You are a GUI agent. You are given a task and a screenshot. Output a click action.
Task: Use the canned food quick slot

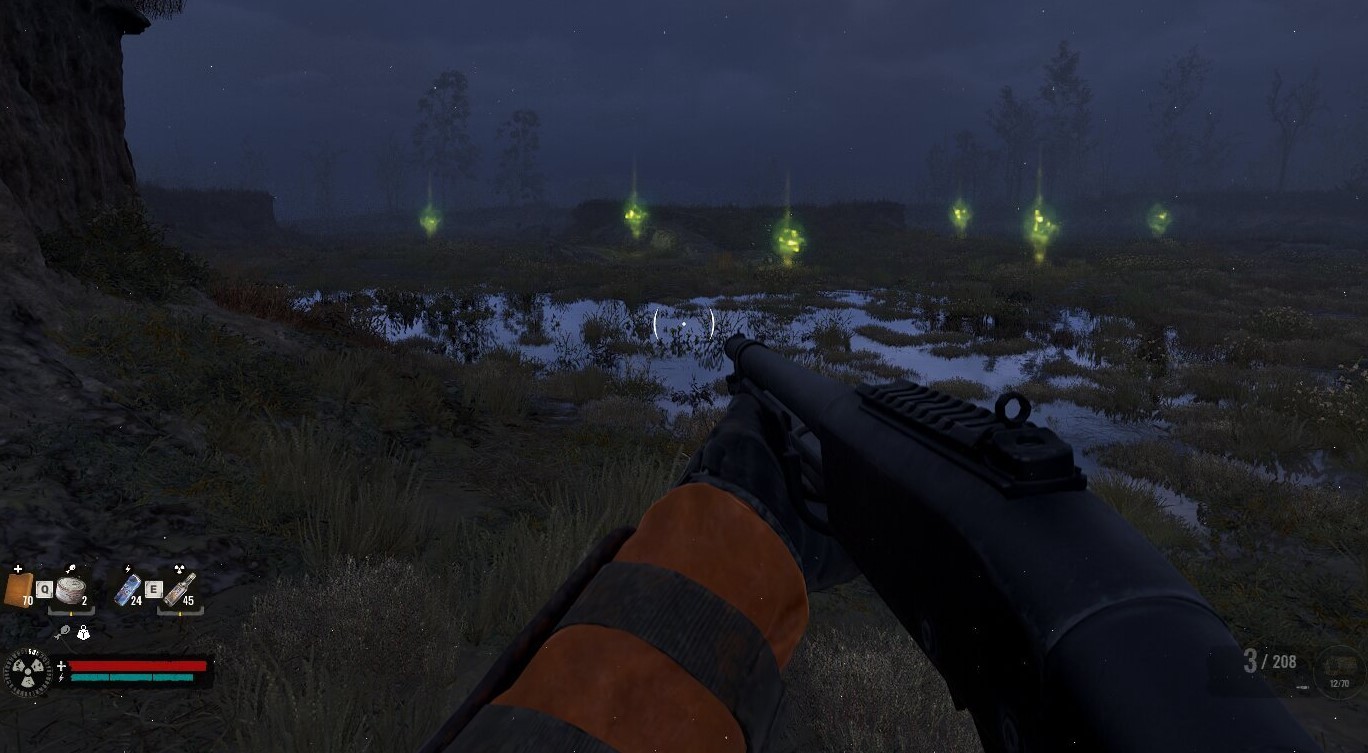[x=71, y=589]
